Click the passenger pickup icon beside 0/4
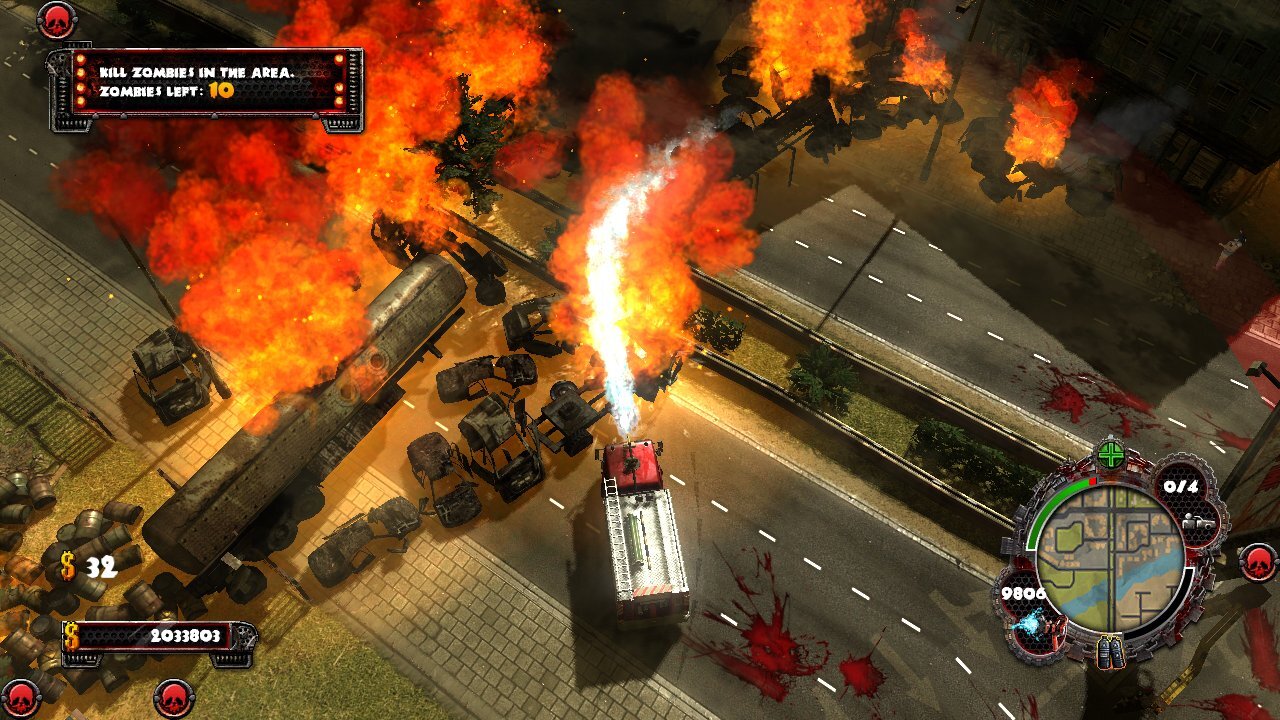 pyautogui.click(x=1198, y=522)
